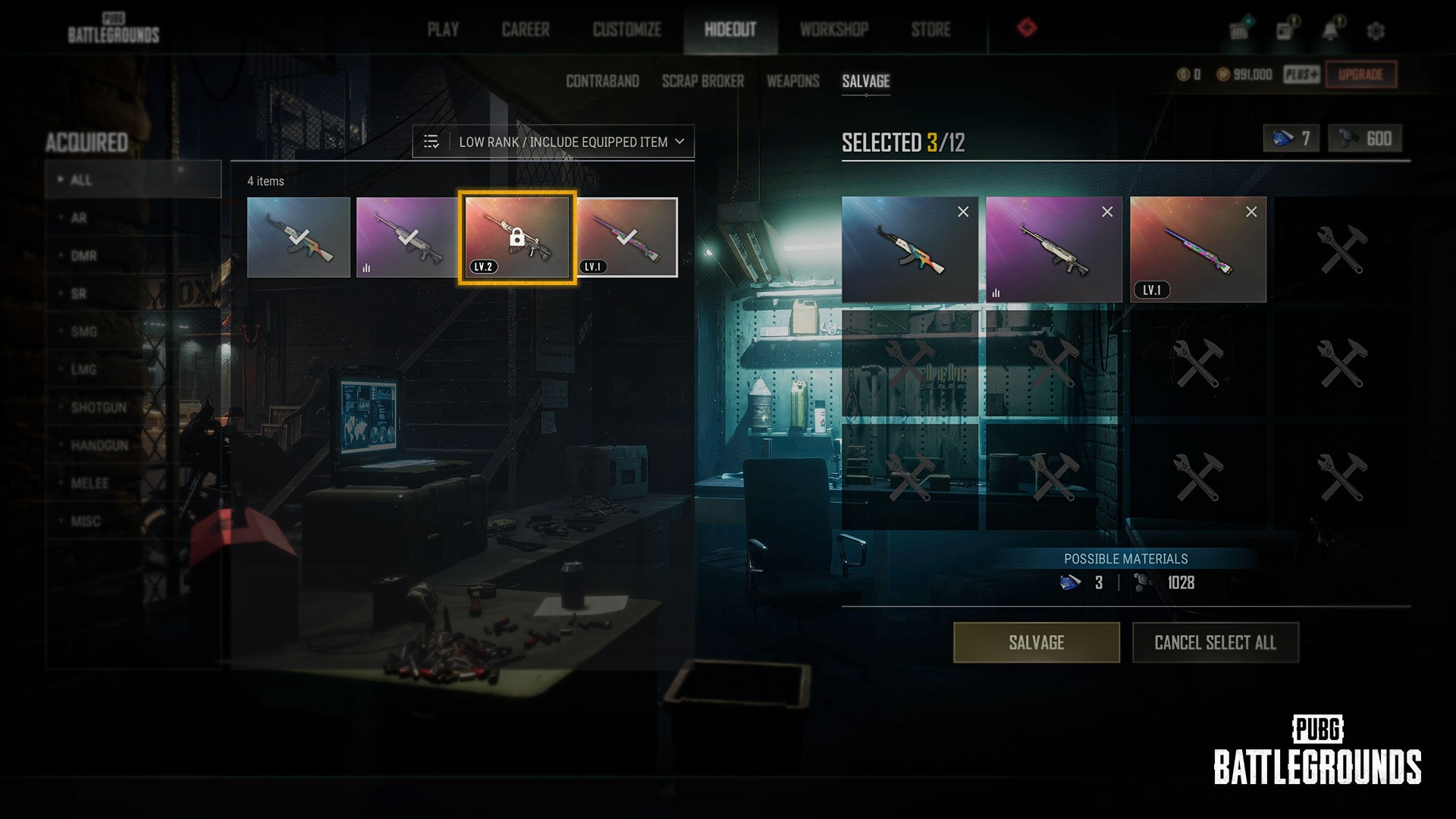Filter acquired items by SHOTGUN

(99, 408)
